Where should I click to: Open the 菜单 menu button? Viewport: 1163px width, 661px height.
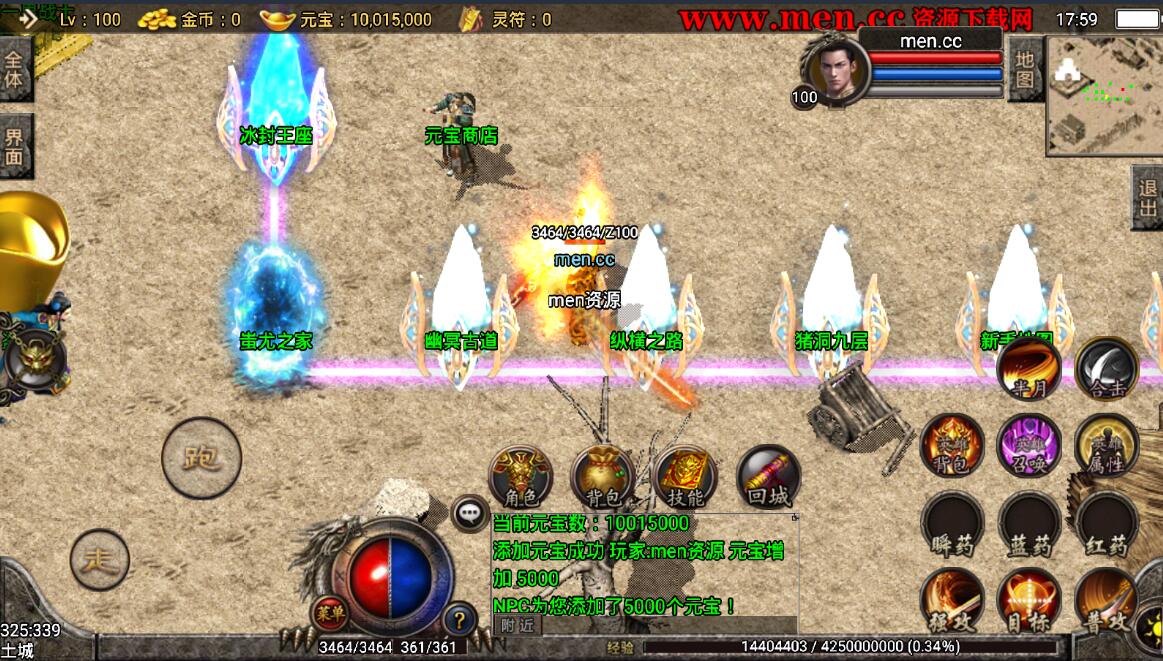[328, 611]
